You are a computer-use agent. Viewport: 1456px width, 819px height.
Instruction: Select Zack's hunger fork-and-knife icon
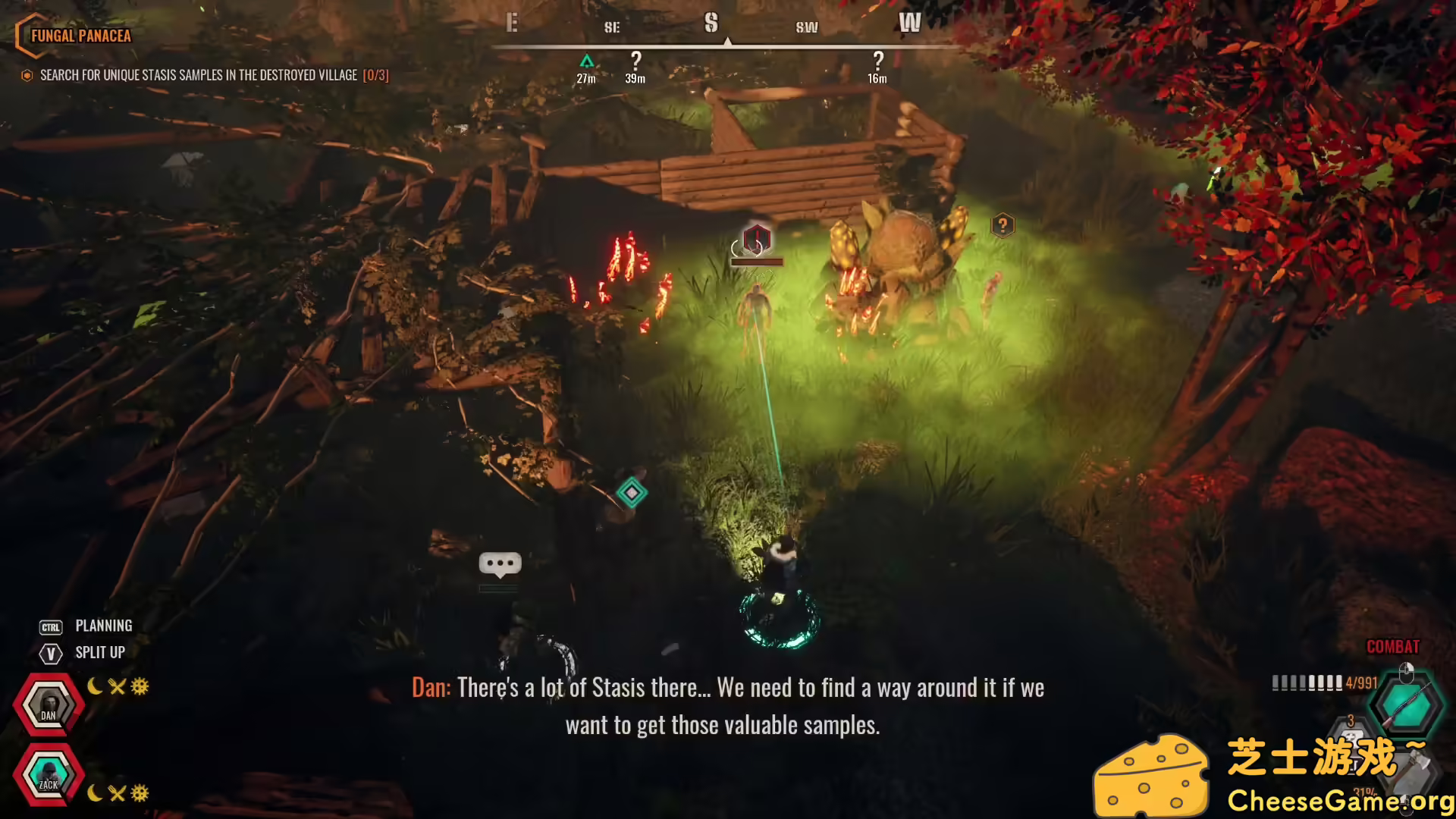118,794
